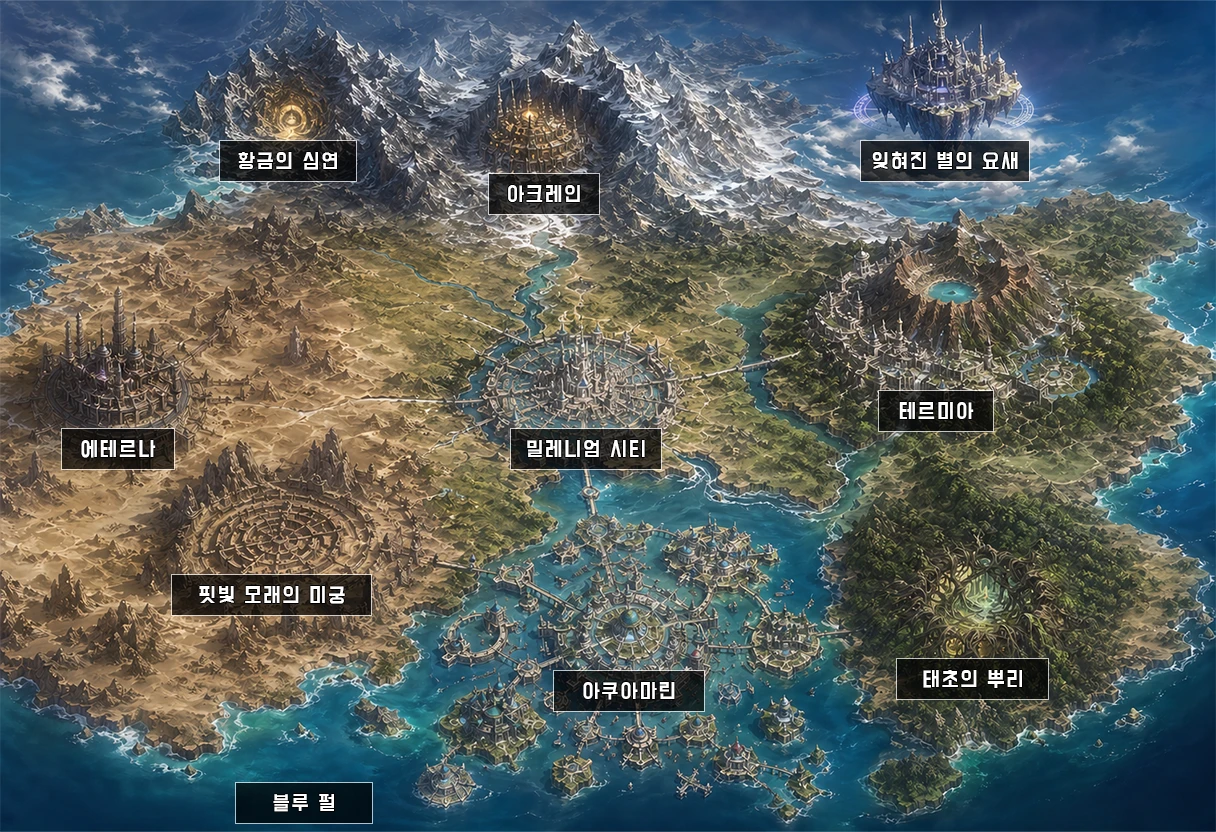Open the 잊혀진 별의 요새 location

coord(944,161)
